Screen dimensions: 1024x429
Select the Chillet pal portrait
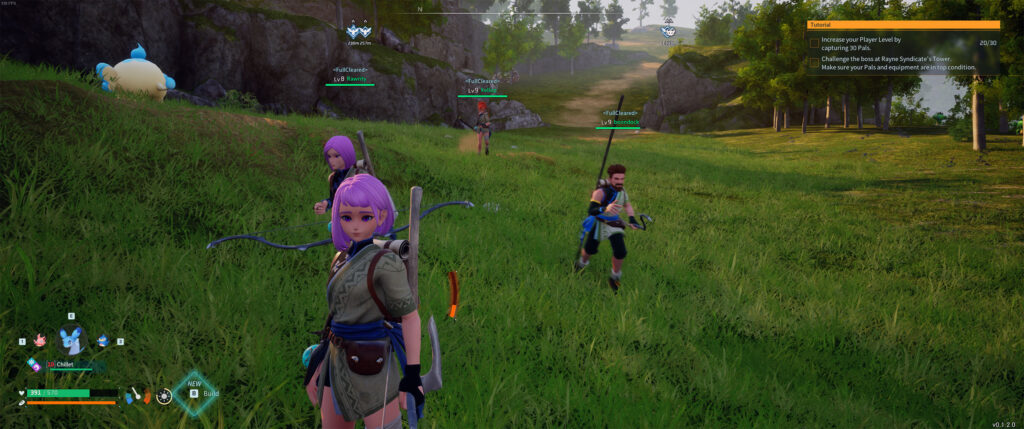[71, 340]
